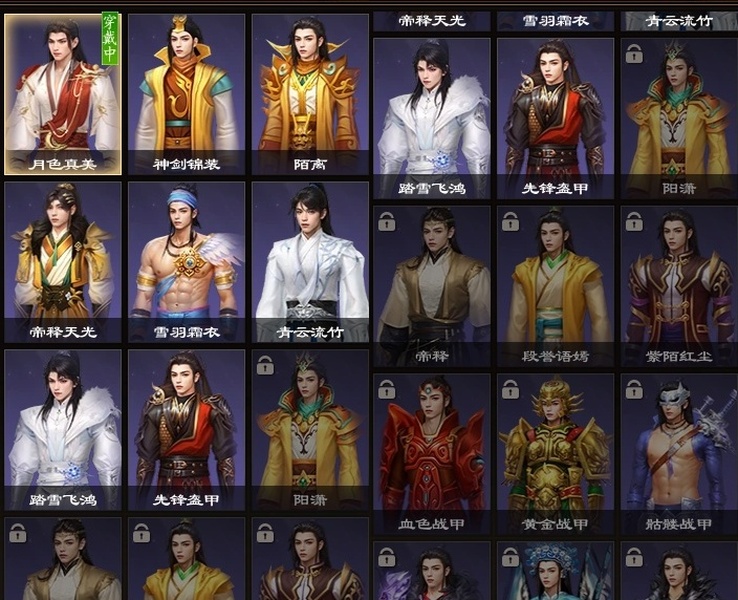Screen dimensions: 738x600
Task: Select the masked 骷髅战甲 costume
Action: point(678,452)
